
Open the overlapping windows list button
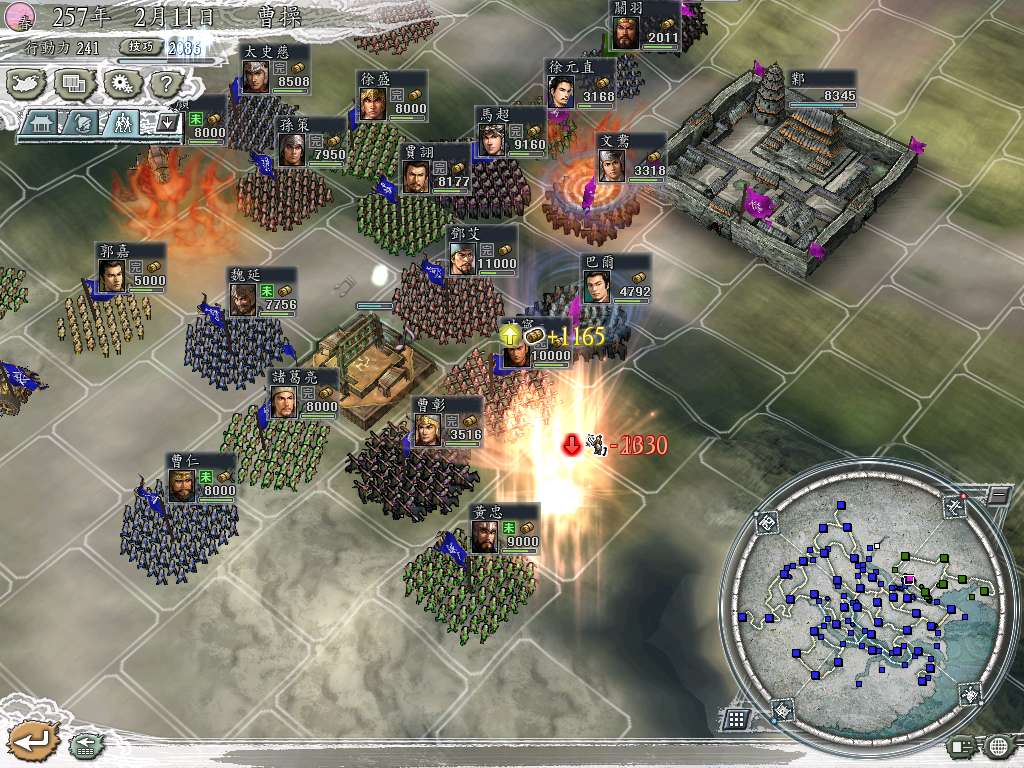(x=74, y=84)
